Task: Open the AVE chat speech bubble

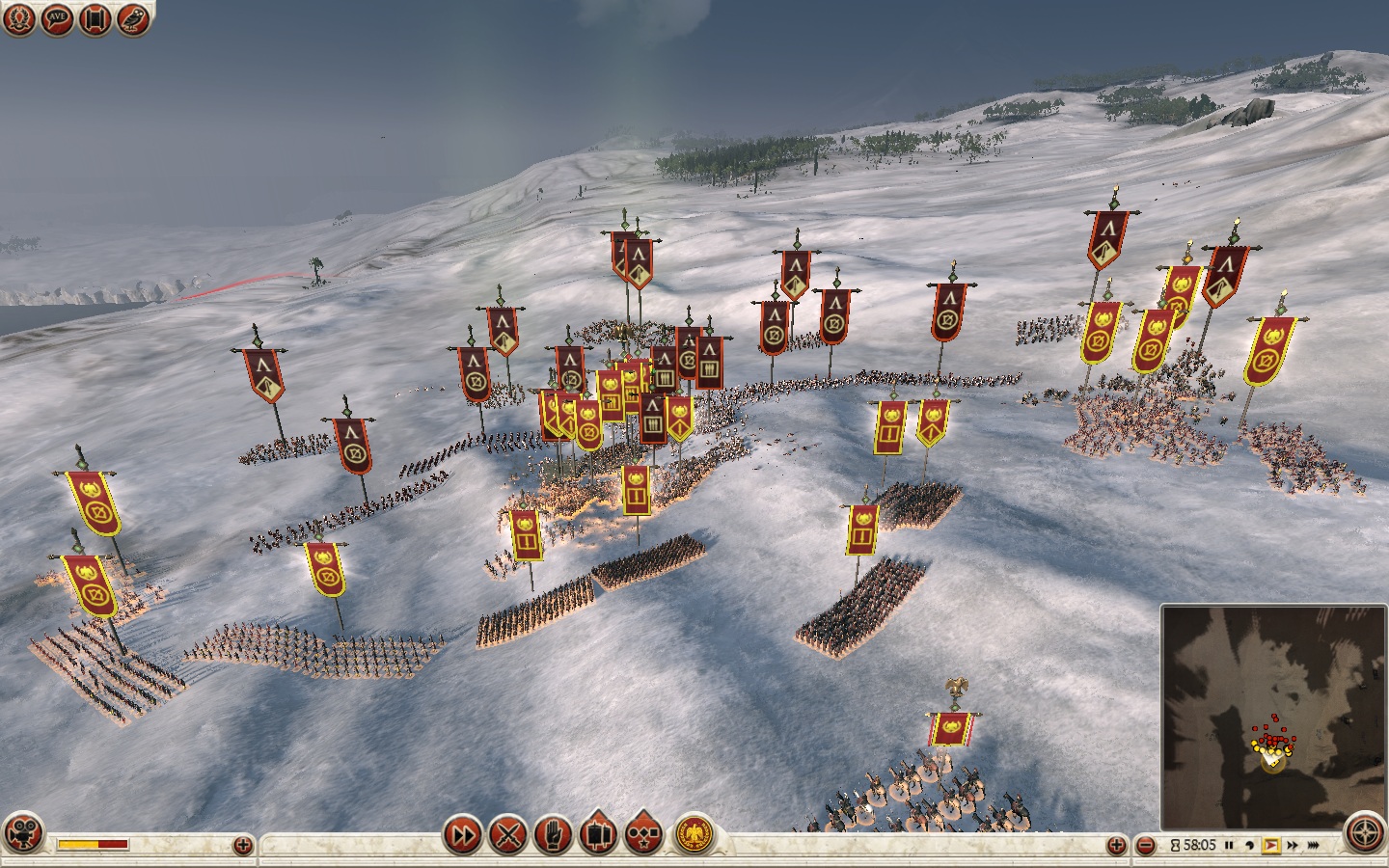Action: coord(58,20)
